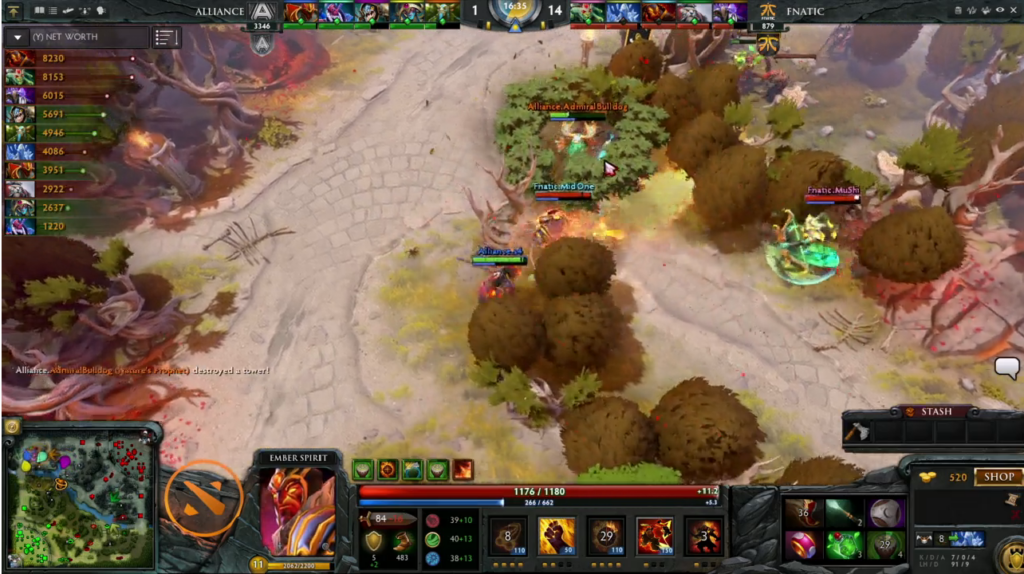
Task: Close the spectator view with the X
Action: [1011, 10]
